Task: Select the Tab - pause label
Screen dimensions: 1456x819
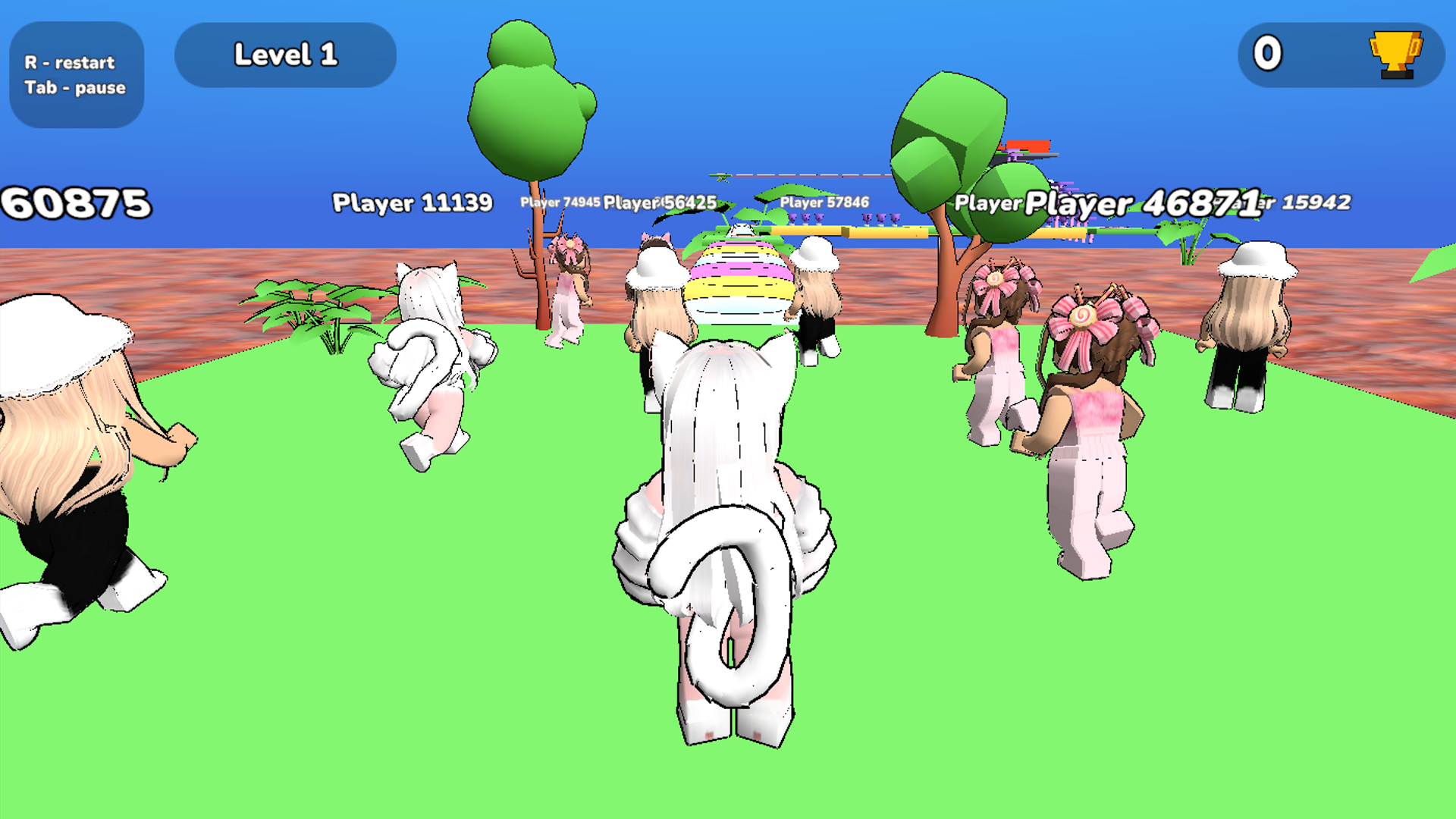Action: tap(74, 88)
